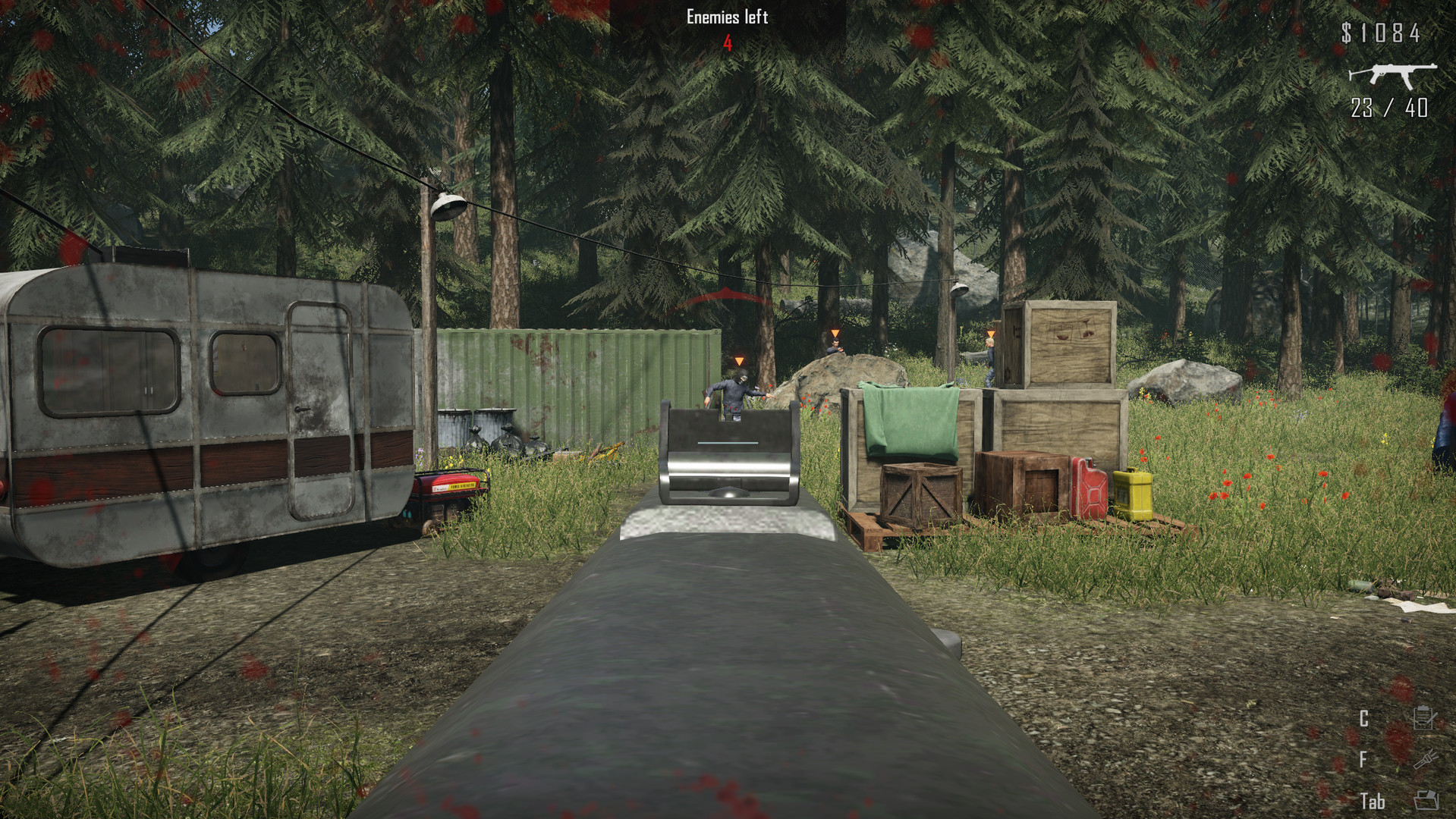Click the red enemy count number 4
Viewport: 1456px width, 819px height.
[726, 44]
